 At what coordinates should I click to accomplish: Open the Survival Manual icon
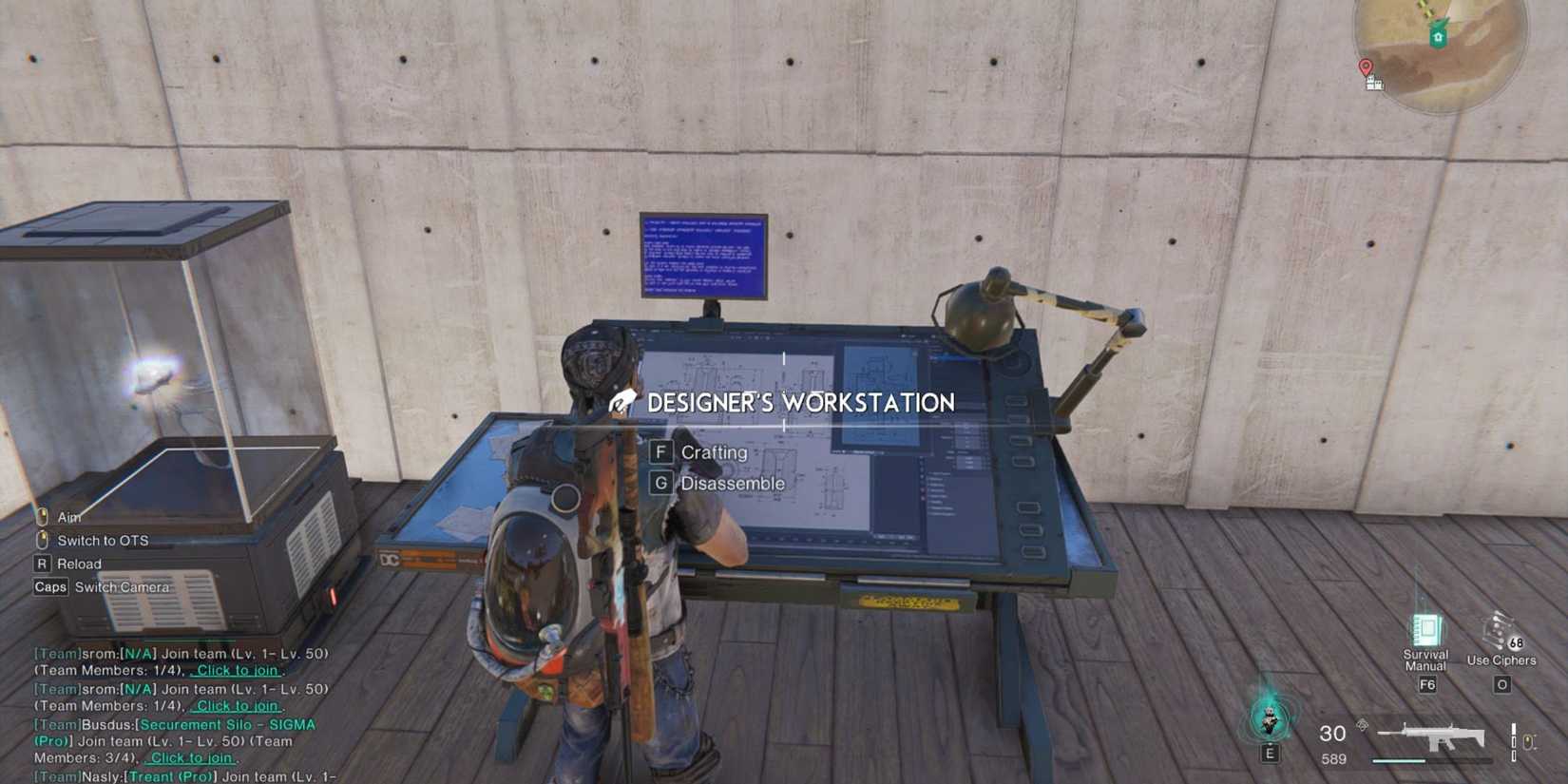click(x=1425, y=629)
